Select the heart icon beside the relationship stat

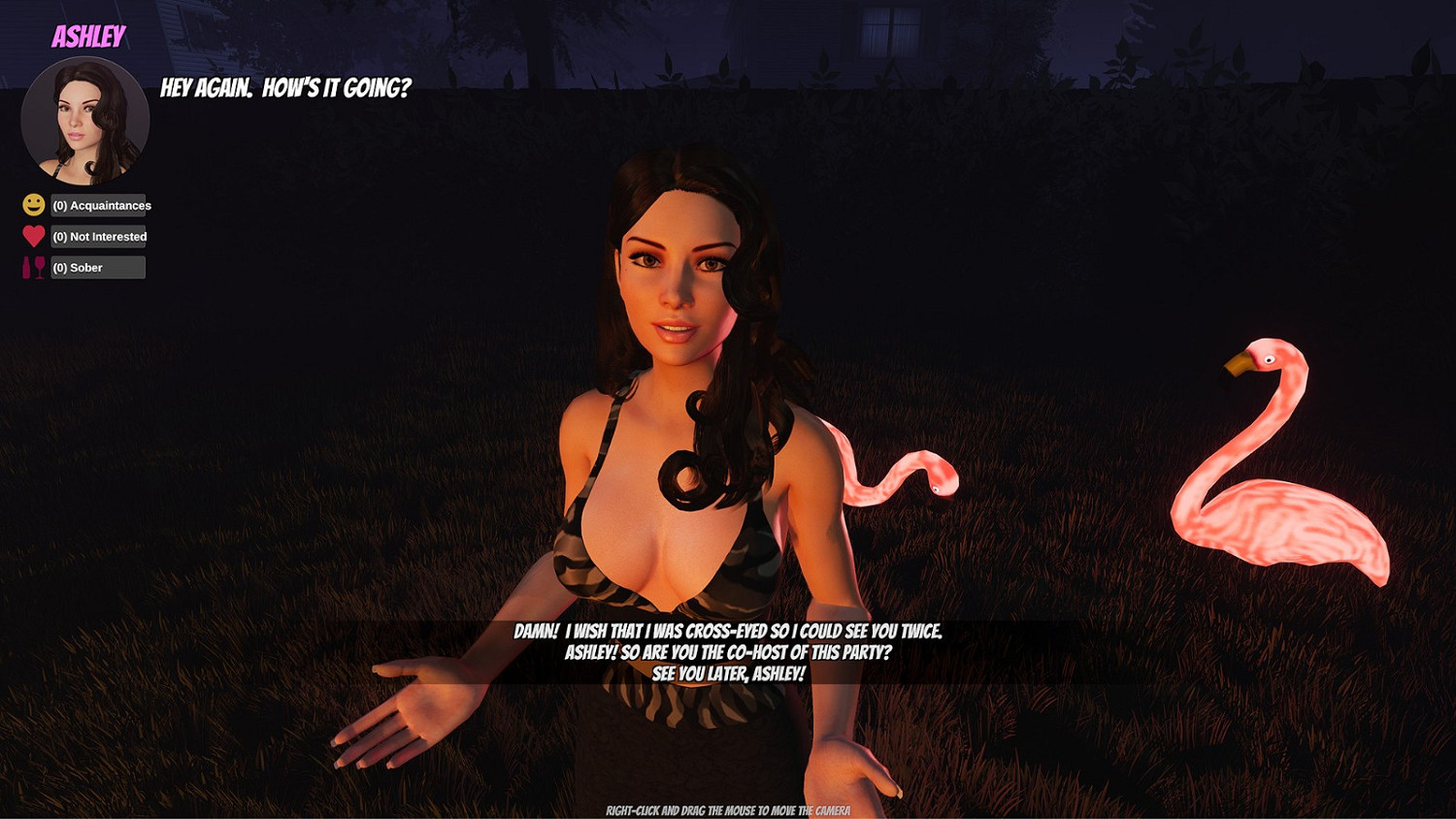point(32,236)
